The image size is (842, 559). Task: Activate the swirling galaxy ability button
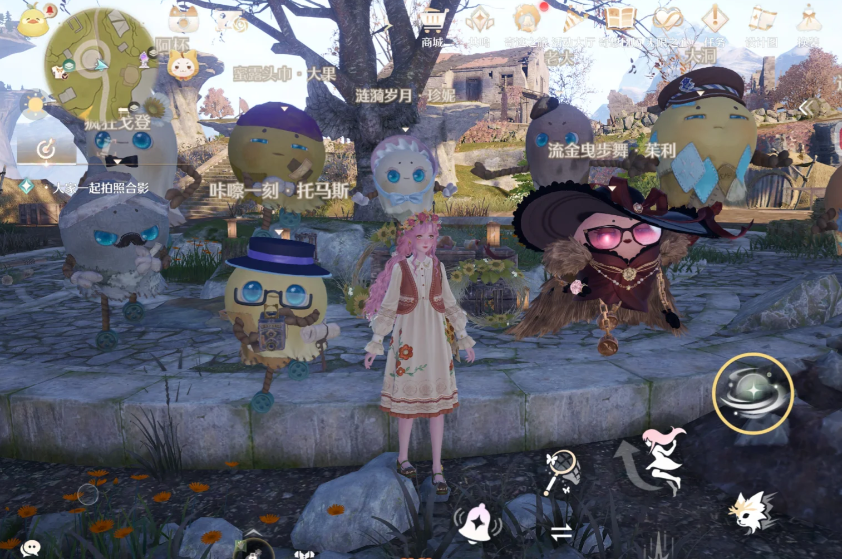pos(752,393)
